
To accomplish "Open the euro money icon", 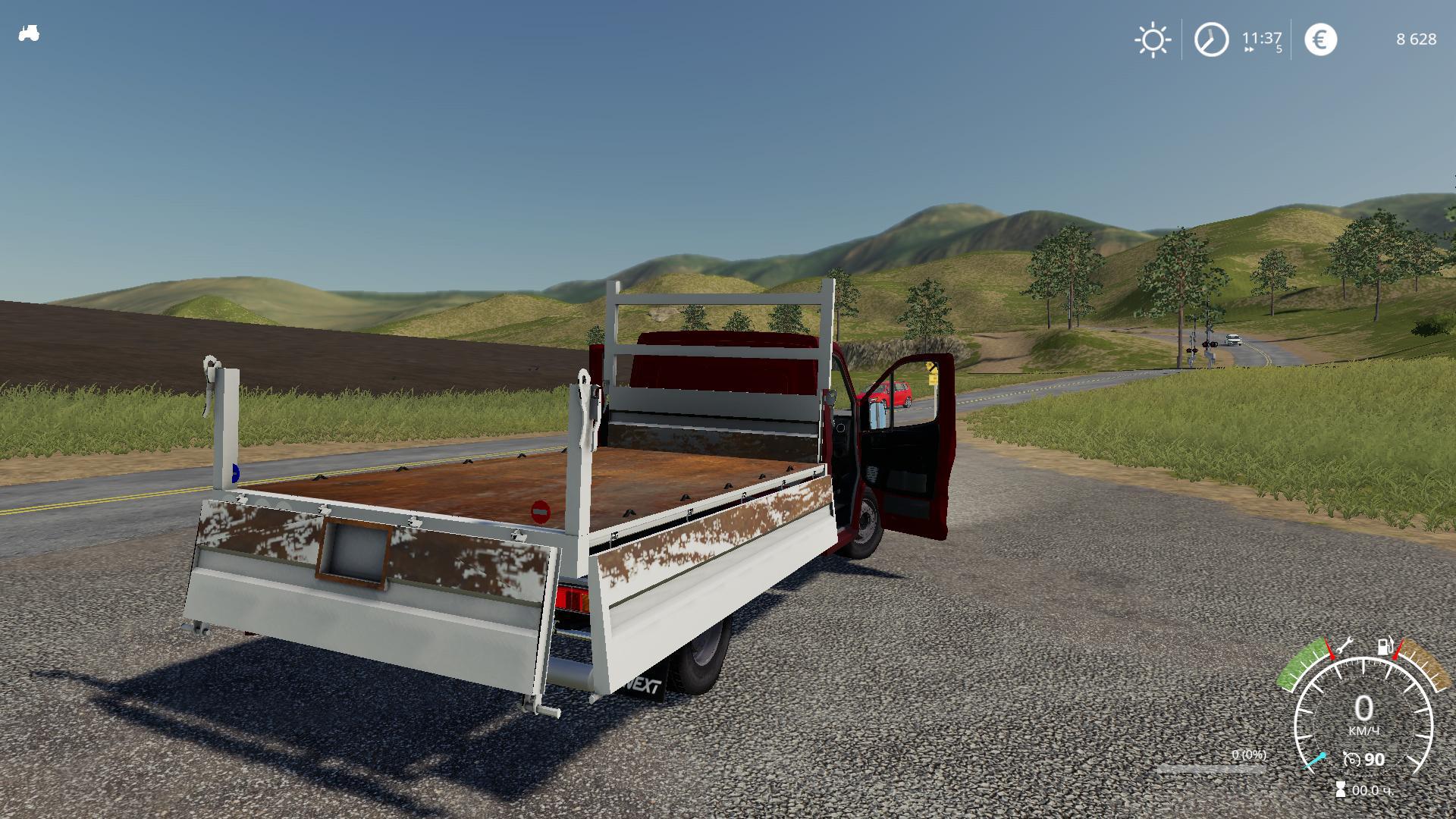I will tap(1320, 39).
